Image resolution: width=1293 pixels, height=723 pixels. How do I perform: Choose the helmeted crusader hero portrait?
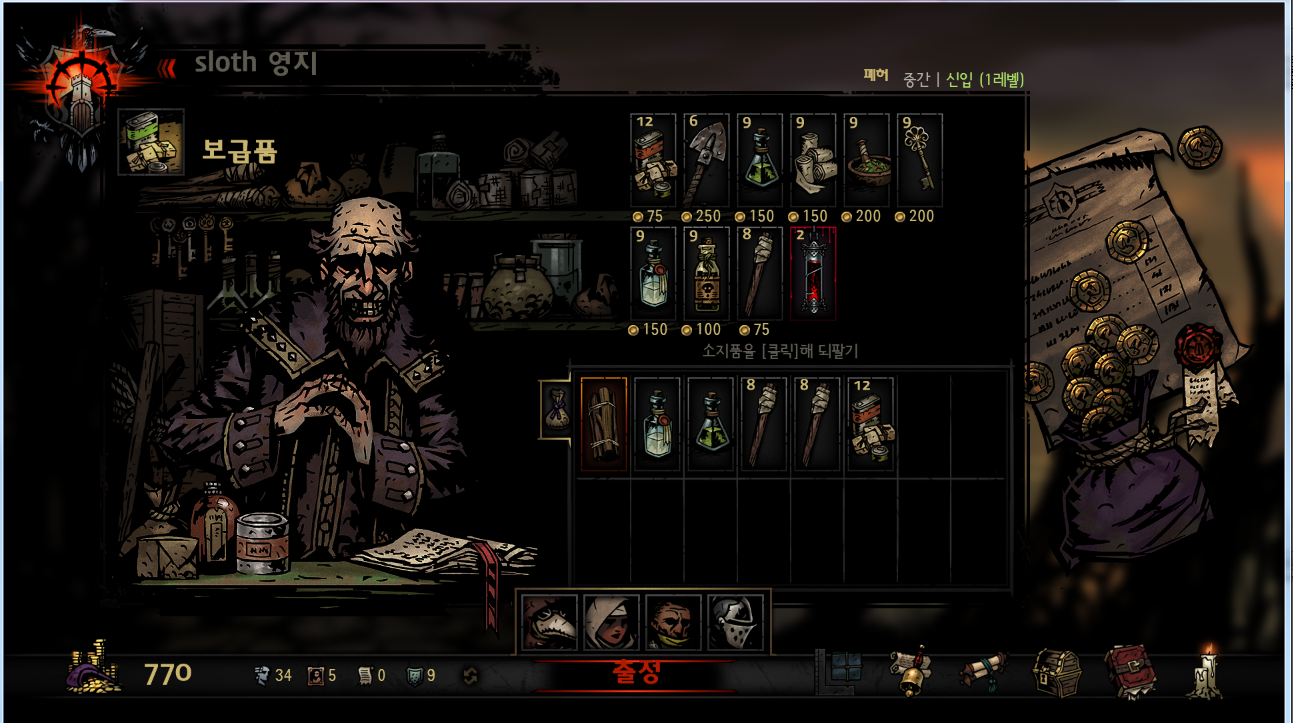(x=735, y=622)
